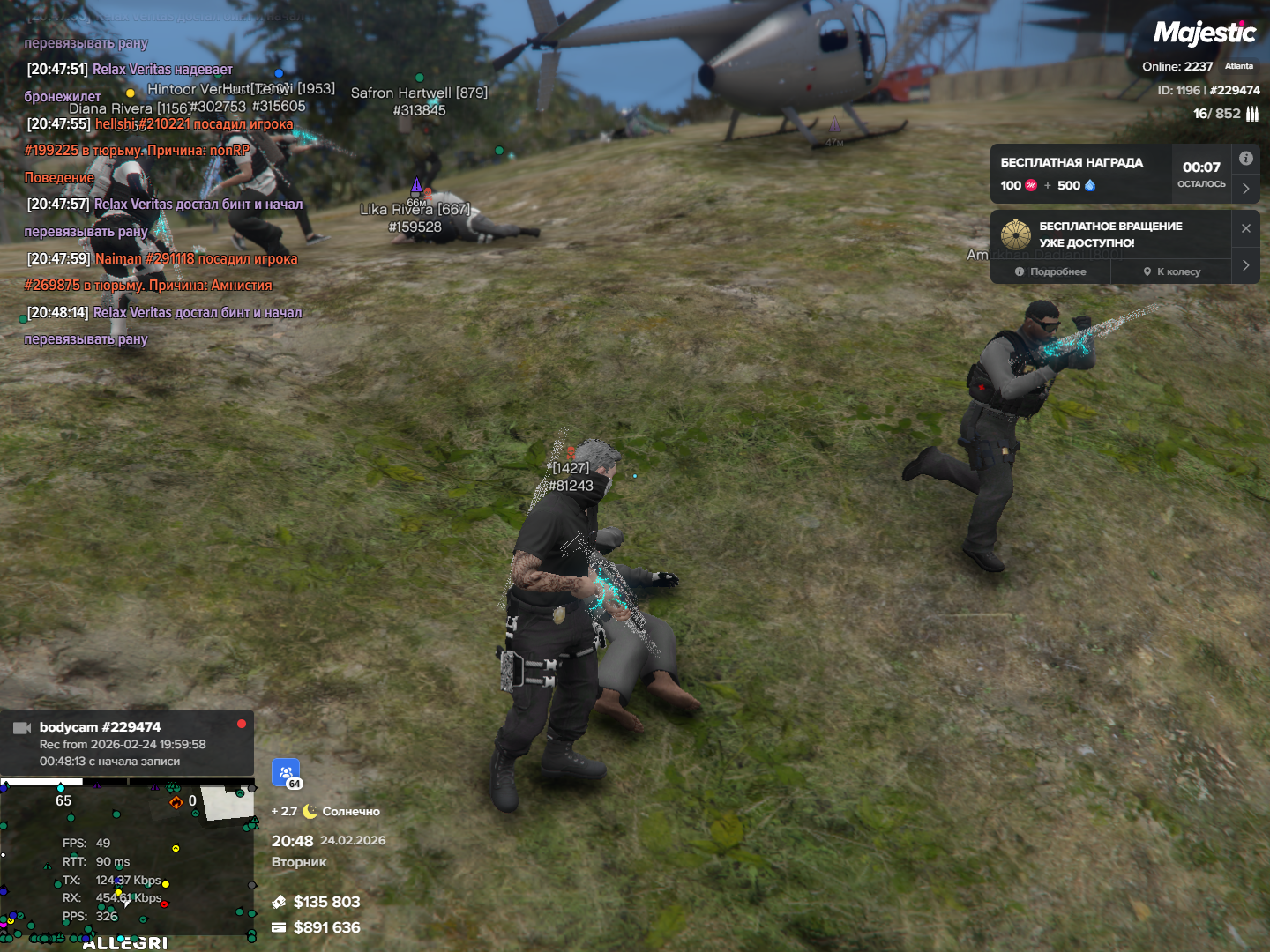Open the bodycam #229474 recording panel

tap(127, 743)
